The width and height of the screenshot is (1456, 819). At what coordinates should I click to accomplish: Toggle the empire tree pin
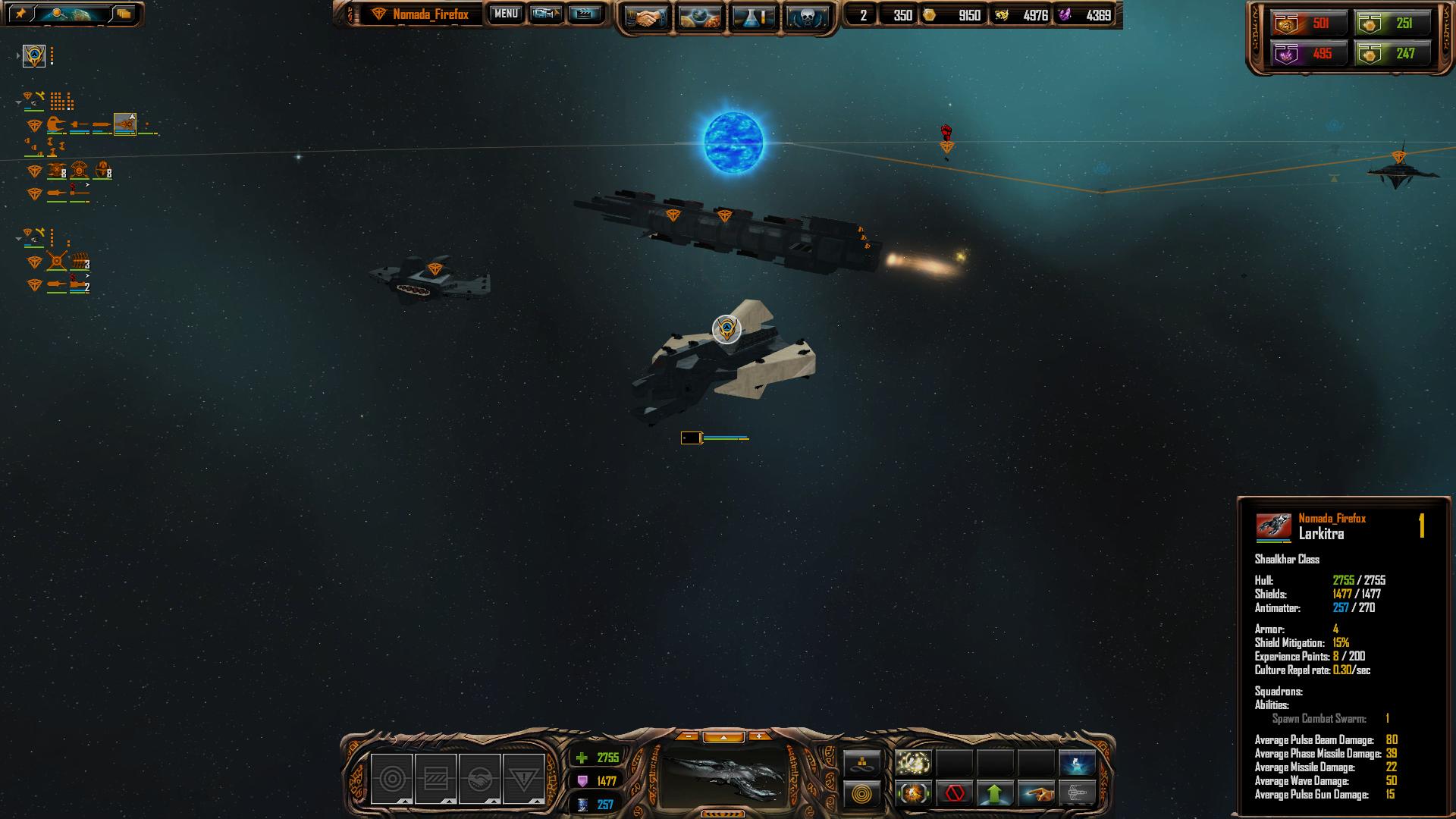pyautogui.click(x=20, y=14)
